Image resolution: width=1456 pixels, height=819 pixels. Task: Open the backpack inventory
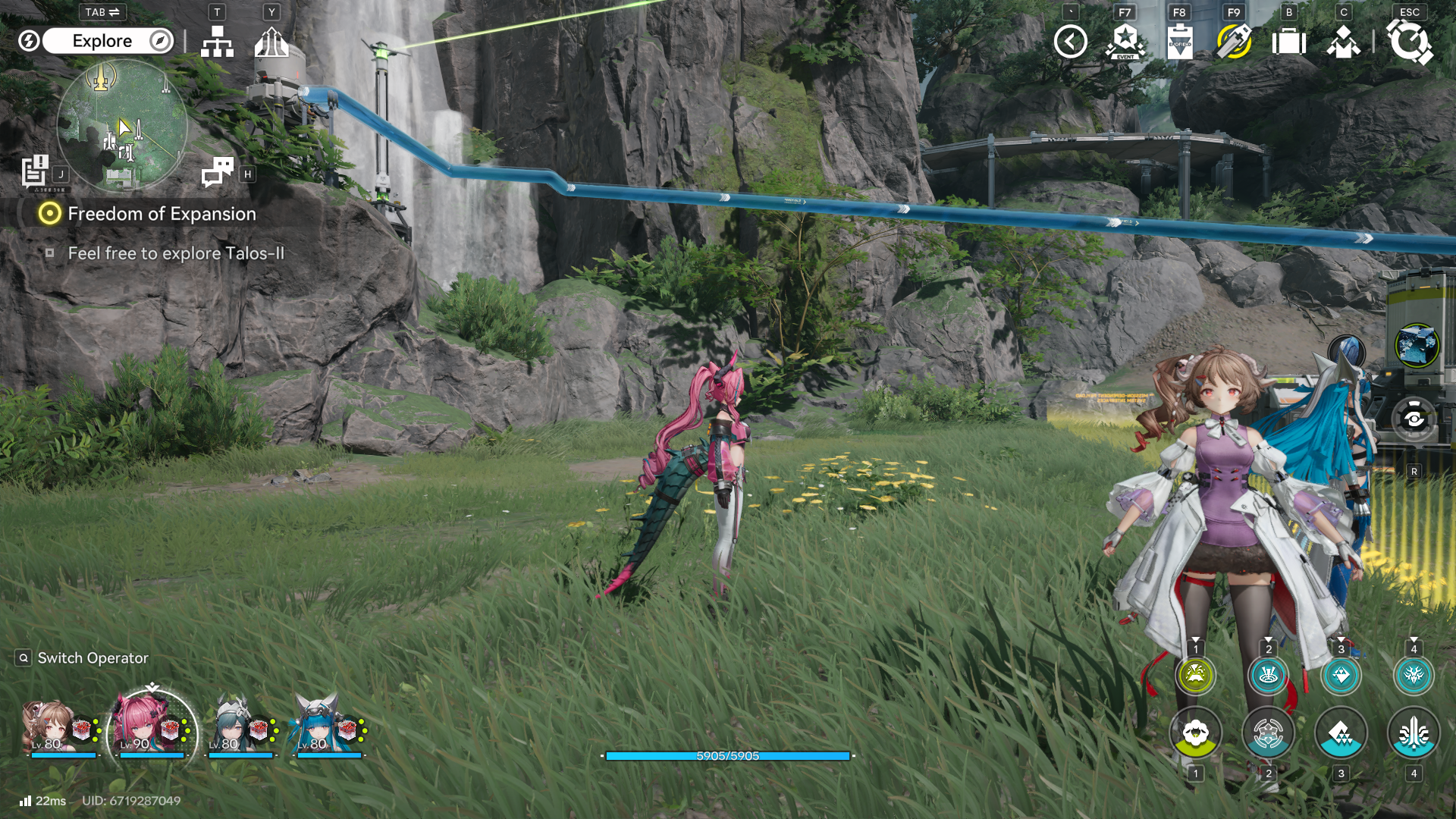coord(1288,42)
